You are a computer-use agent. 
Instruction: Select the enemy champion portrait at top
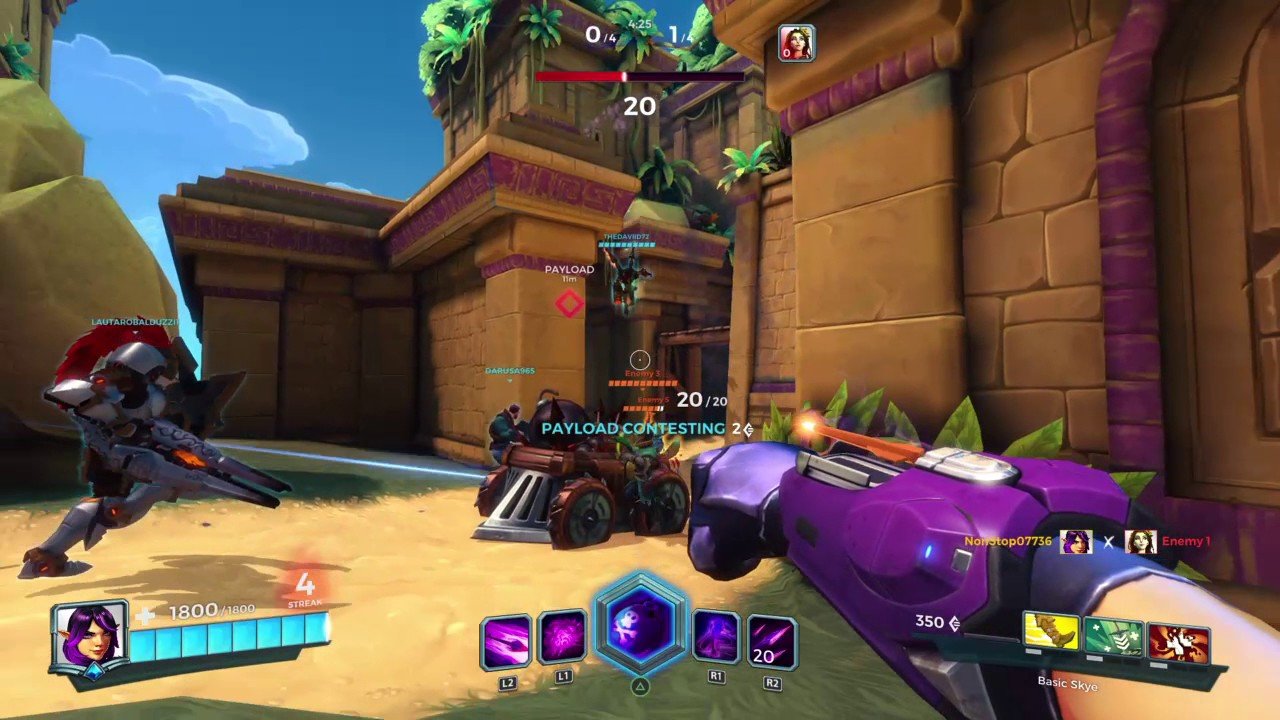(797, 43)
